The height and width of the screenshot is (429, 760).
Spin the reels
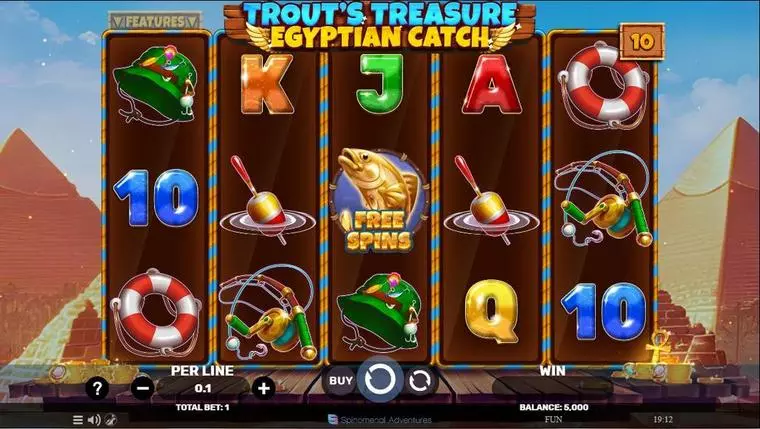click(x=380, y=381)
